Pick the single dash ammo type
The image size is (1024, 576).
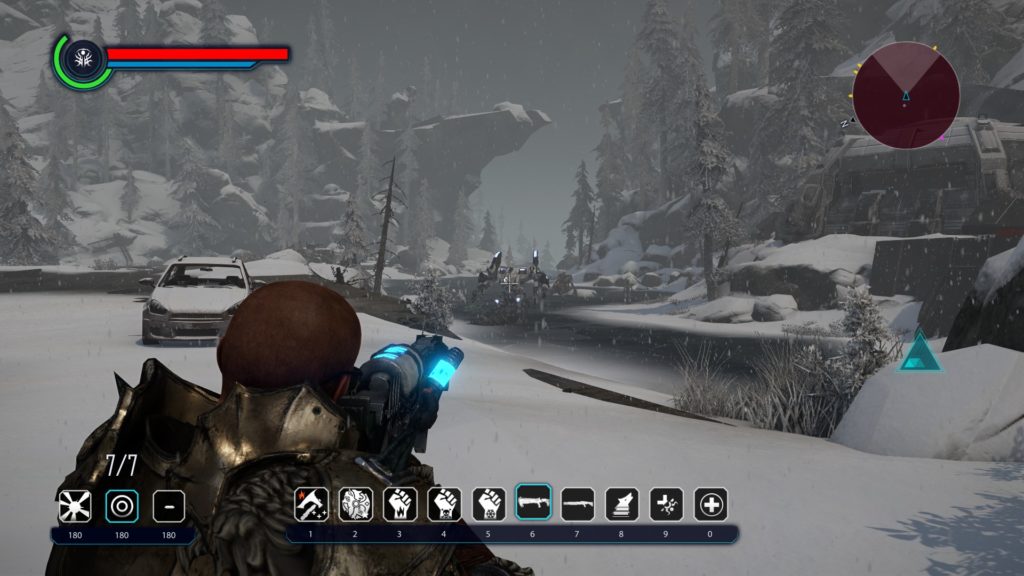coord(169,506)
